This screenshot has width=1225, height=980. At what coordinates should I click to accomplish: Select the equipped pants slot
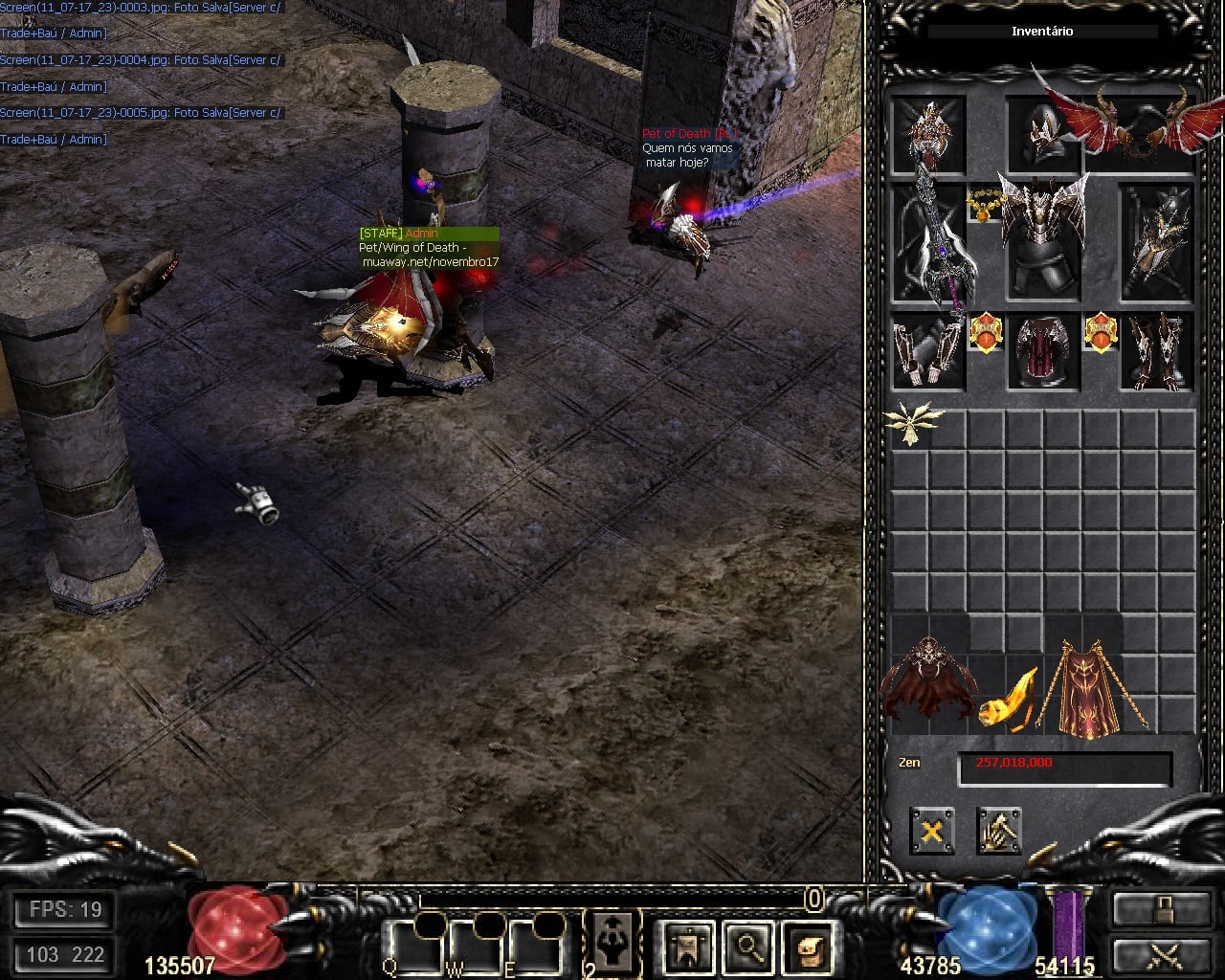[x=1042, y=351]
